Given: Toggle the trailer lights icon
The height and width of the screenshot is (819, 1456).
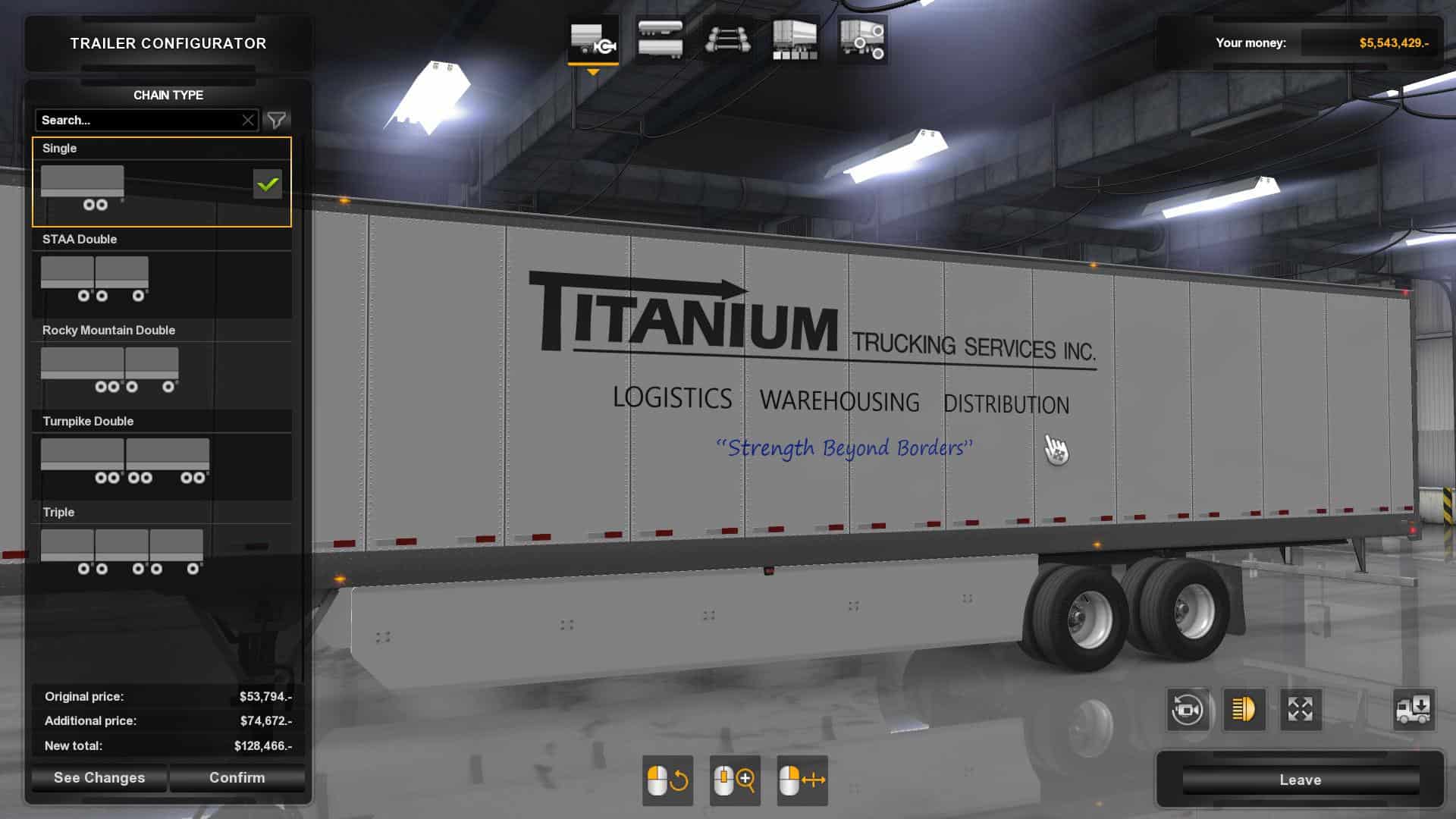Looking at the screenshot, I should (x=1244, y=710).
